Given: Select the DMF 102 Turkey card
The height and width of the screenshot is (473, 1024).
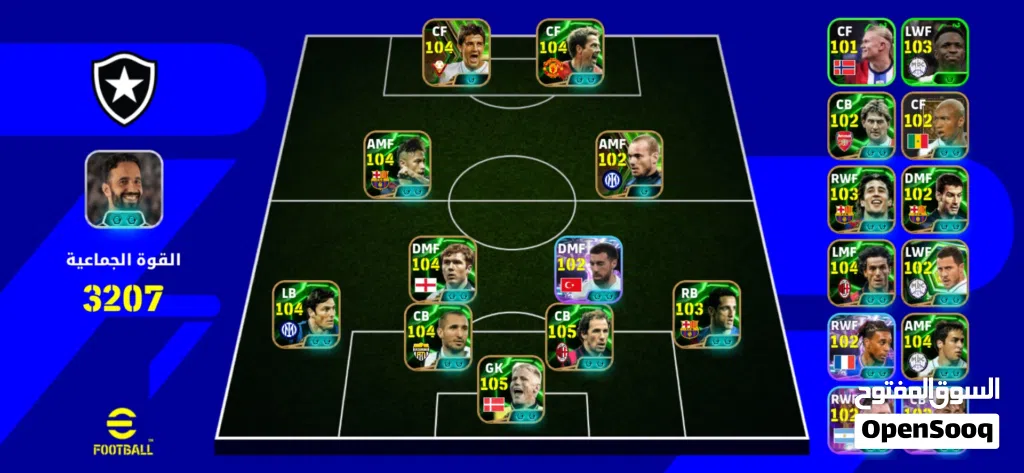Looking at the screenshot, I should pyautogui.click(x=589, y=270).
